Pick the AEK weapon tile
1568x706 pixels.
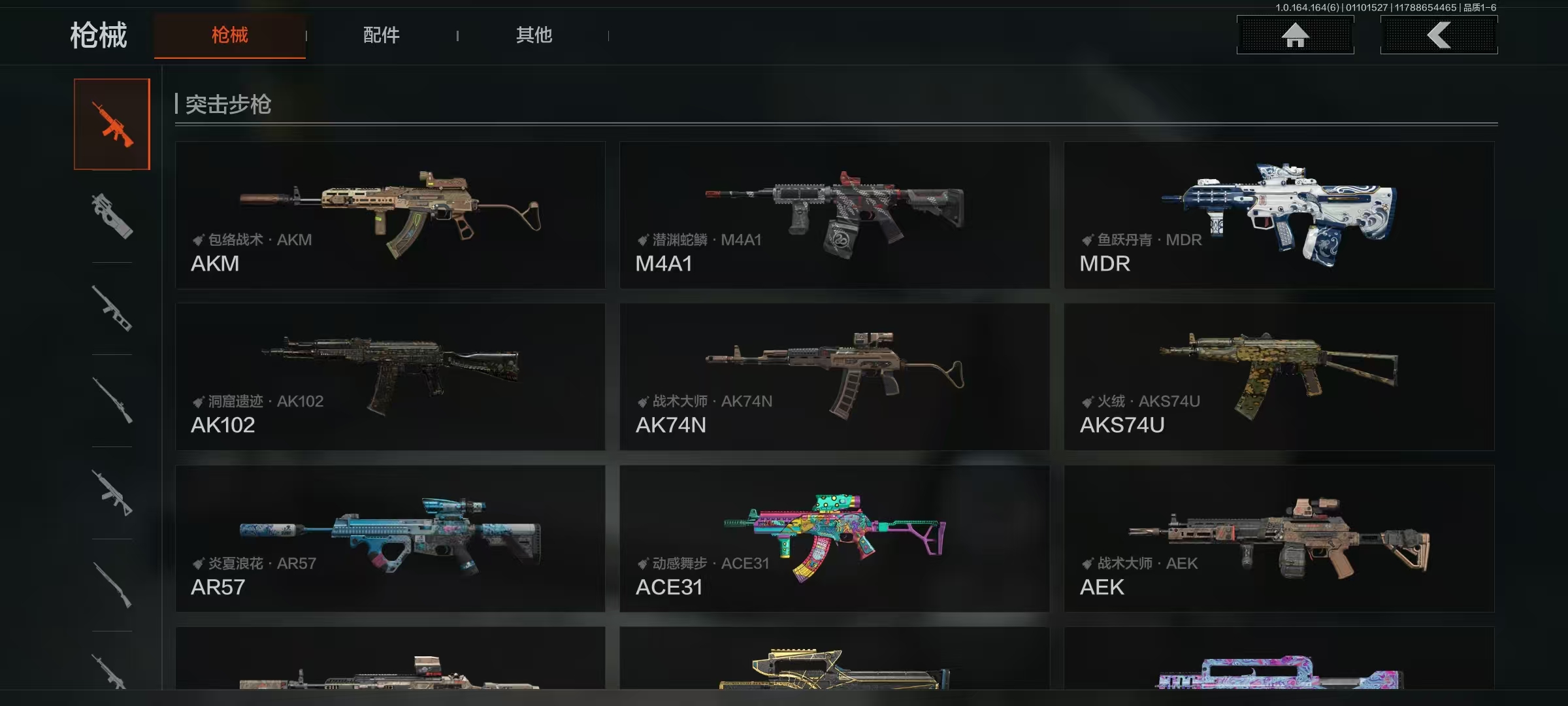pos(1279,539)
